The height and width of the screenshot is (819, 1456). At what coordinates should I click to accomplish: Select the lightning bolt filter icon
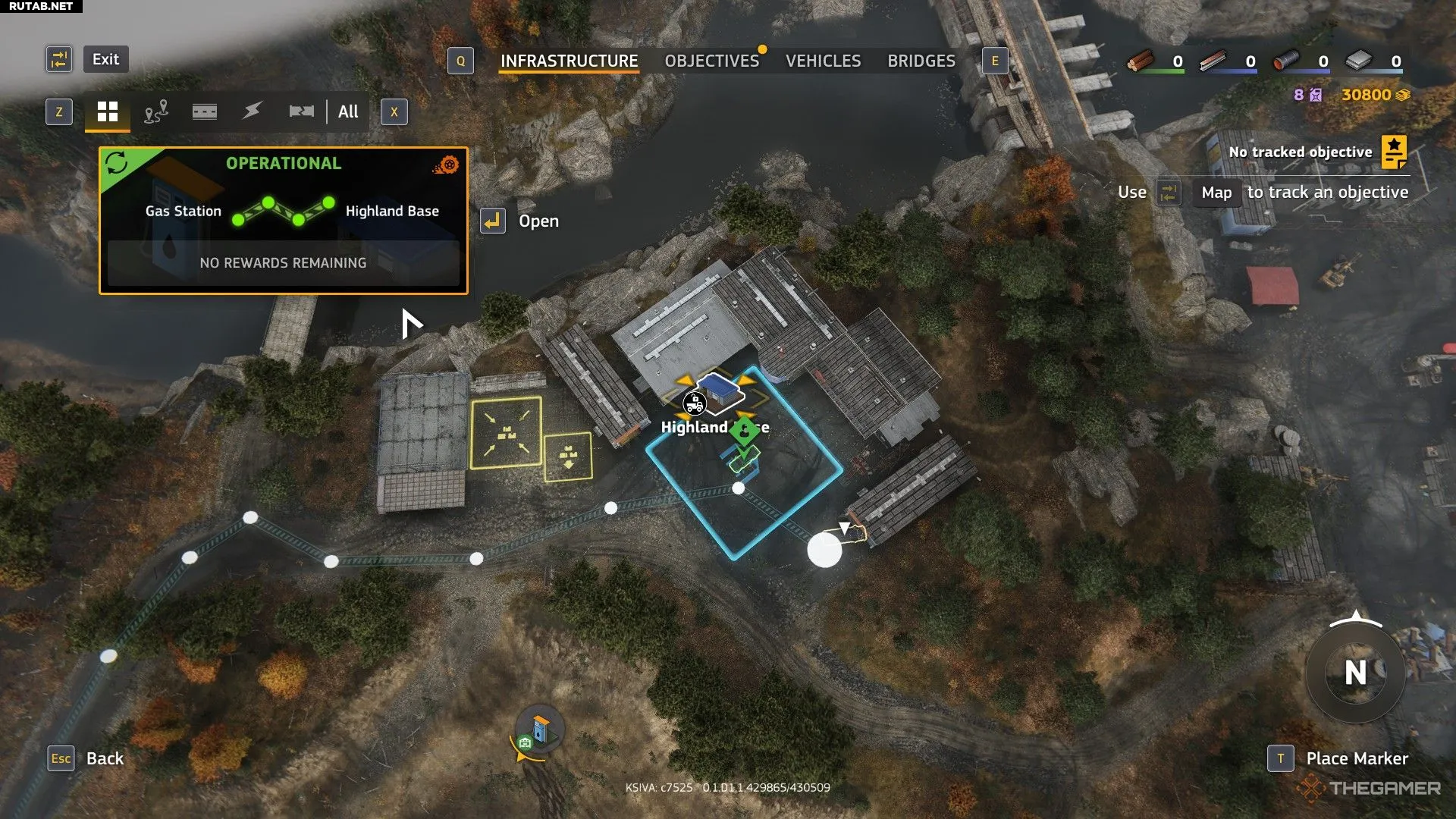pos(253,112)
